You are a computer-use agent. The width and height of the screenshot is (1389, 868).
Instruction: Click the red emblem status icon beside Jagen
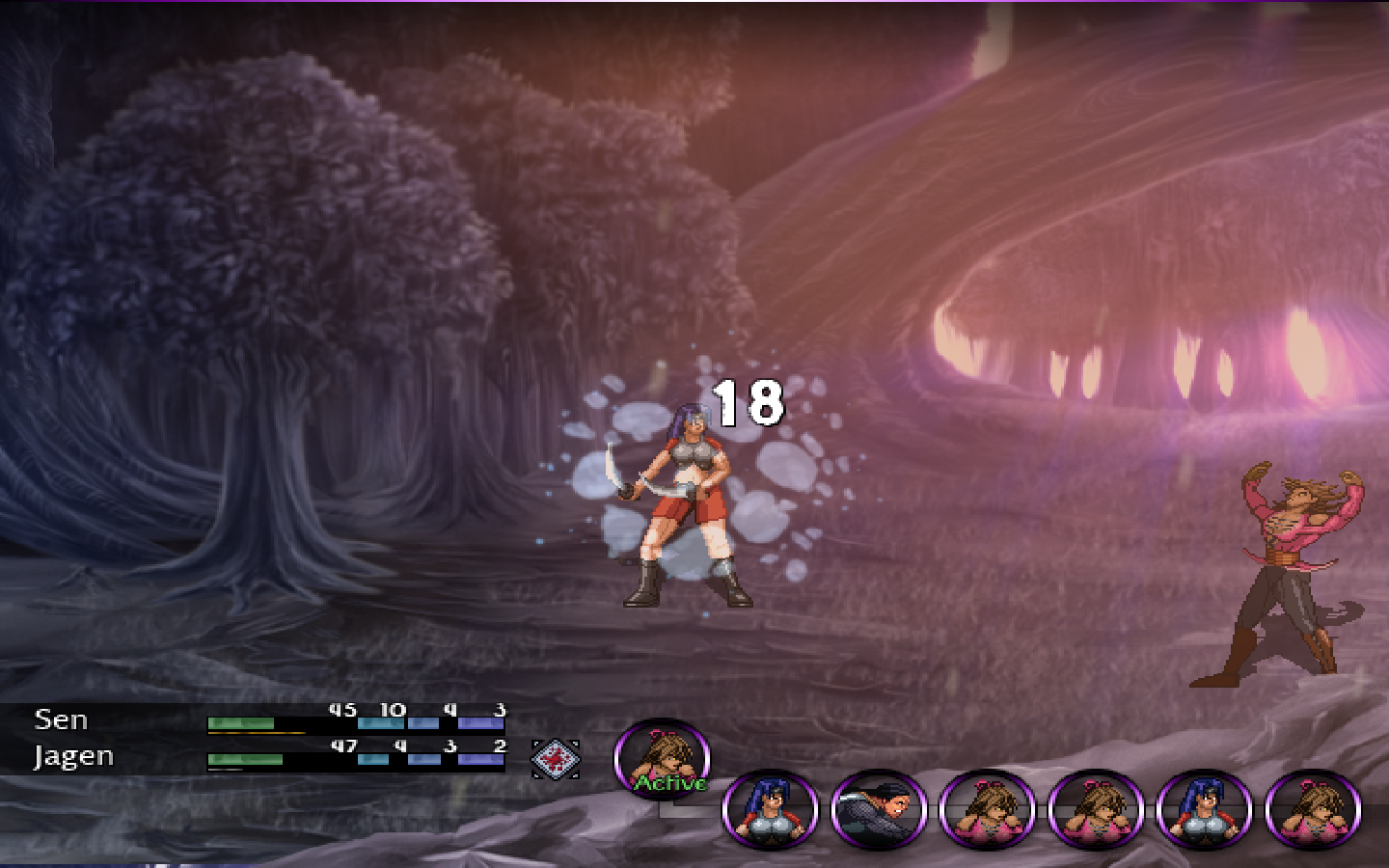point(556,758)
